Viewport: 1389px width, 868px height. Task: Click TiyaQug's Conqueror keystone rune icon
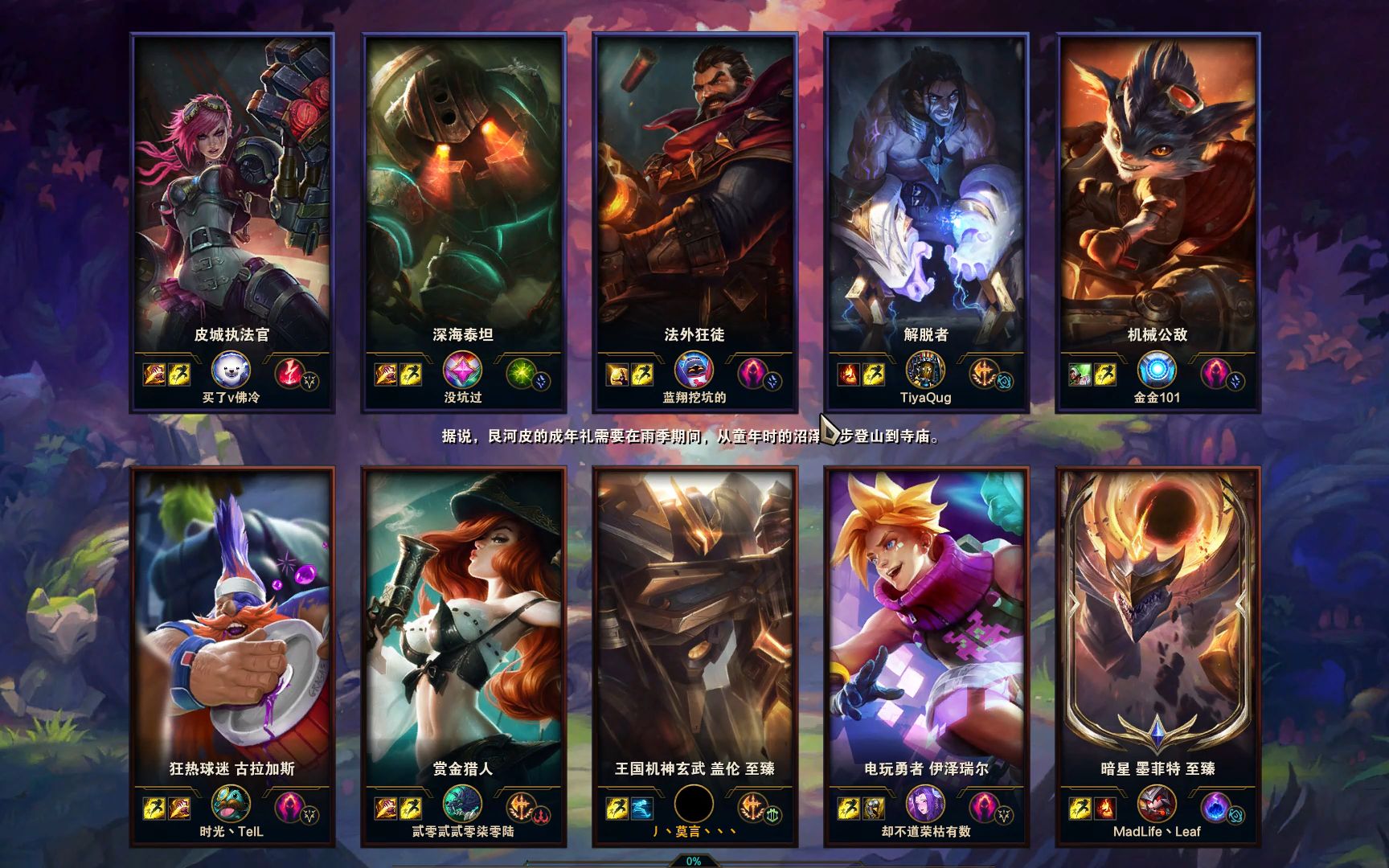coord(982,373)
